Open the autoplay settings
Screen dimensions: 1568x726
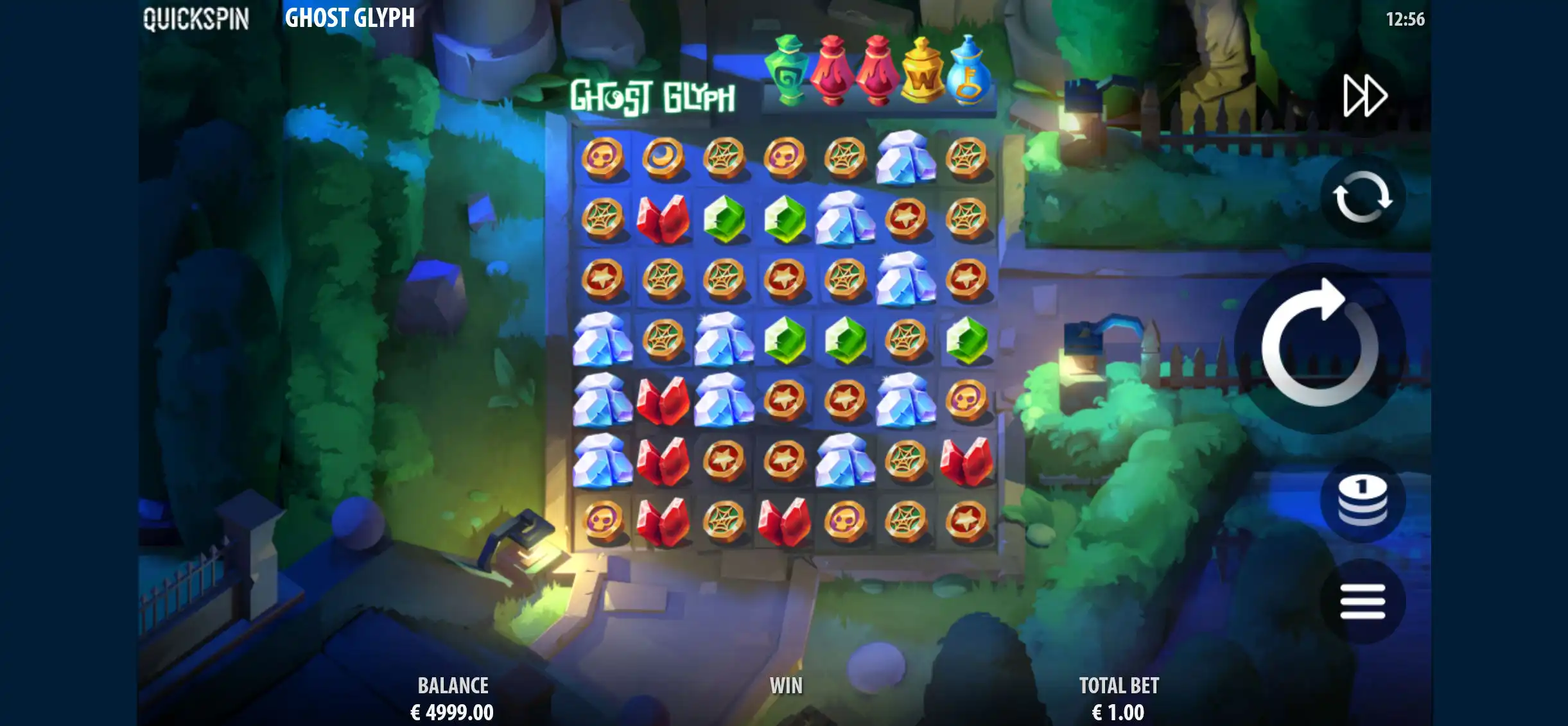1362,197
